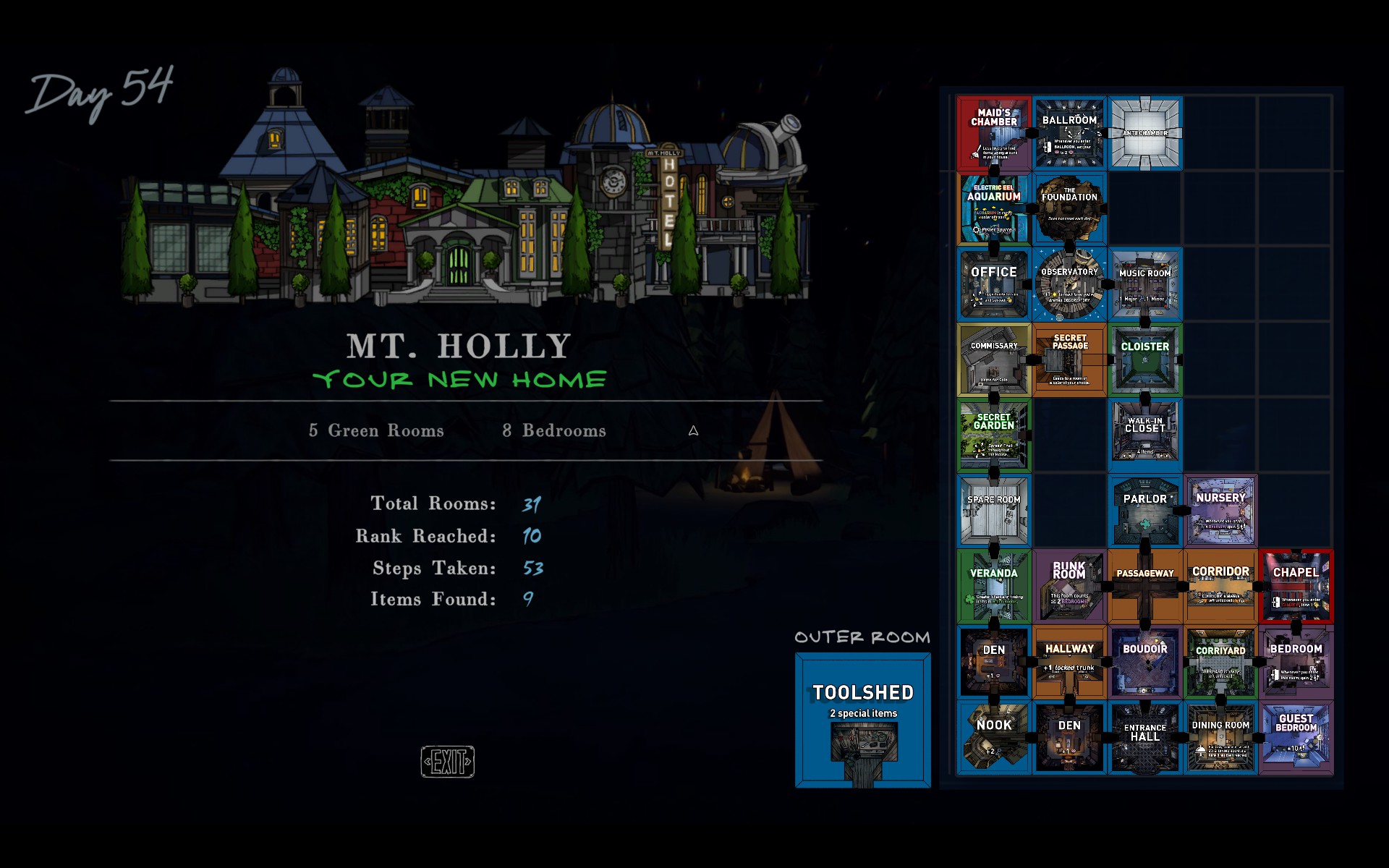Select the Electric Eel Aquarium tile
Image resolution: width=1389 pixels, height=868 pixels.
pos(994,209)
